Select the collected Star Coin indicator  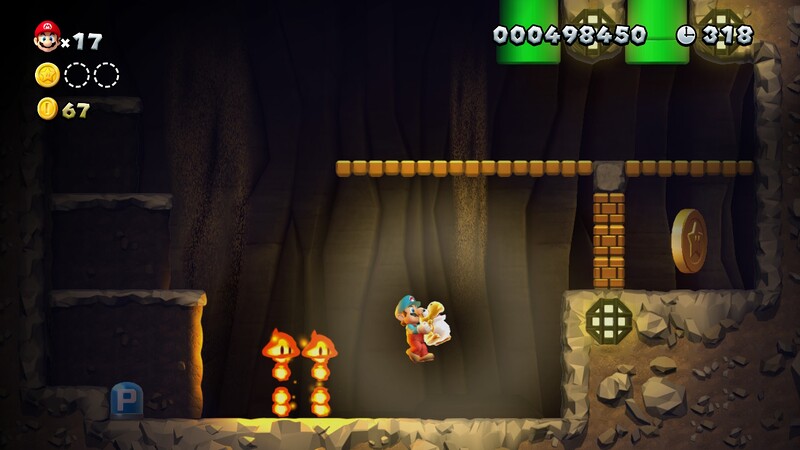click(47, 75)
